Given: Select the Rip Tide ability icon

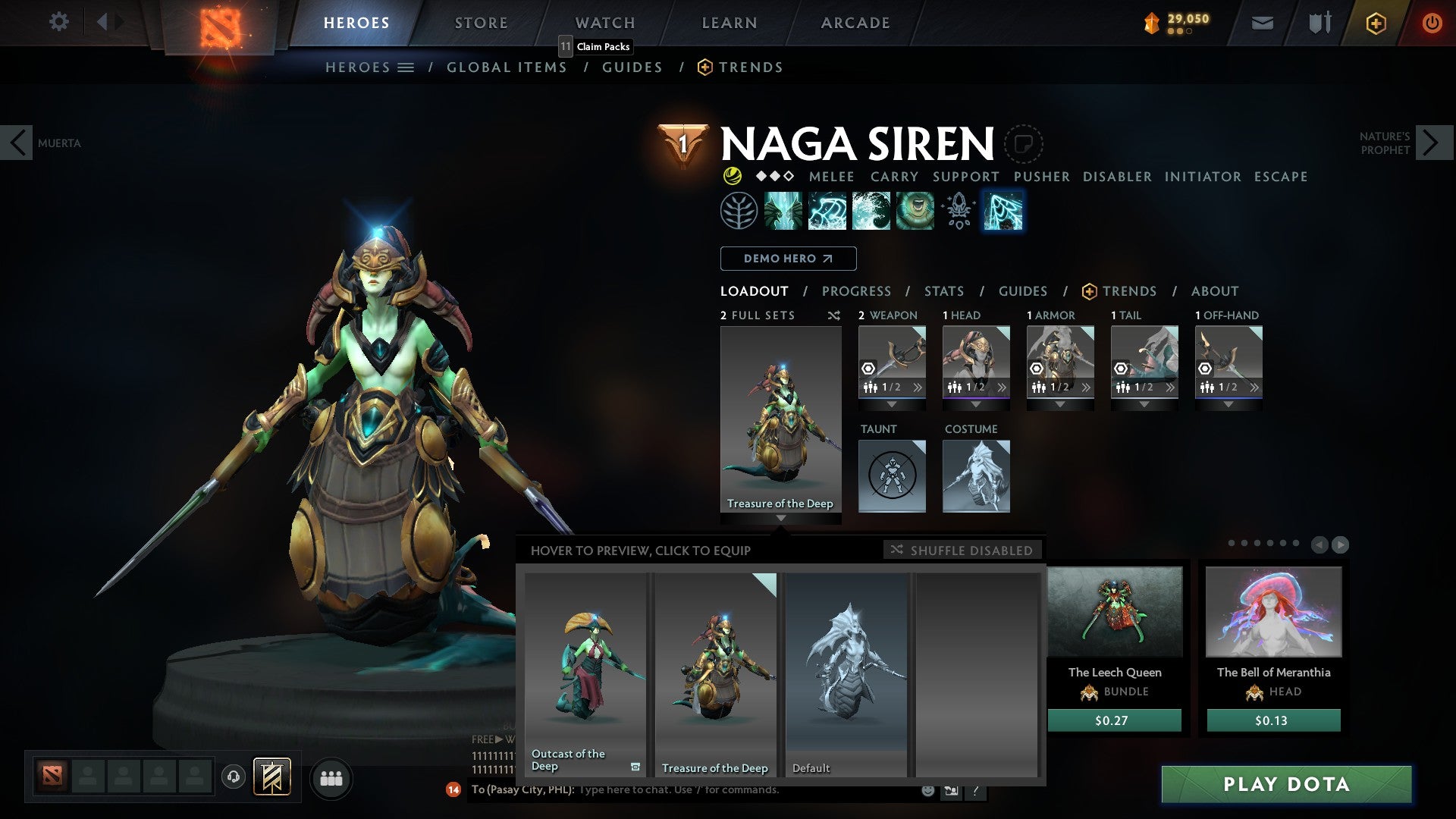Looking at the screenshot, I should click(871, 211).
